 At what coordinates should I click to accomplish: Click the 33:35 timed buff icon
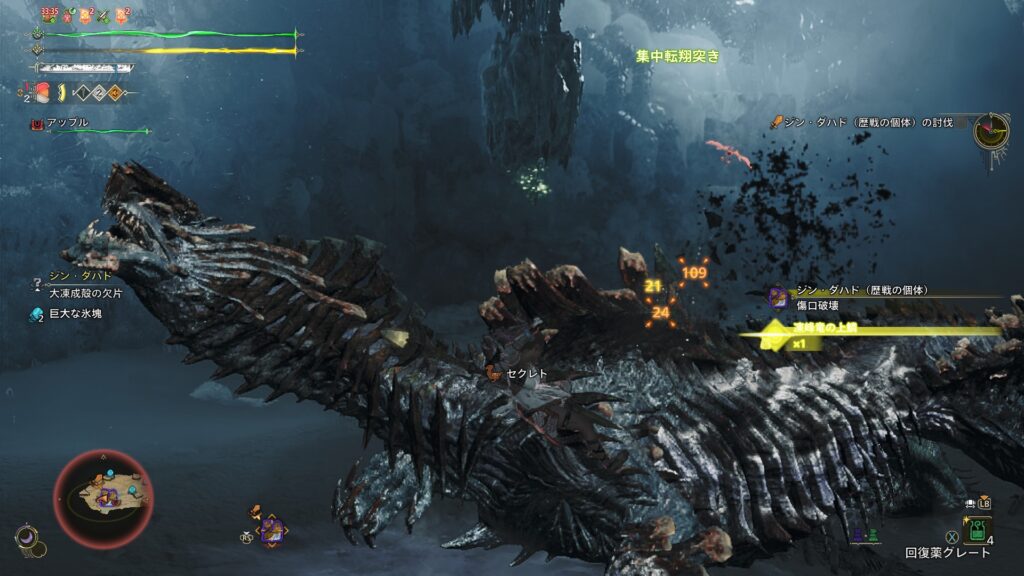pos(49,14)
